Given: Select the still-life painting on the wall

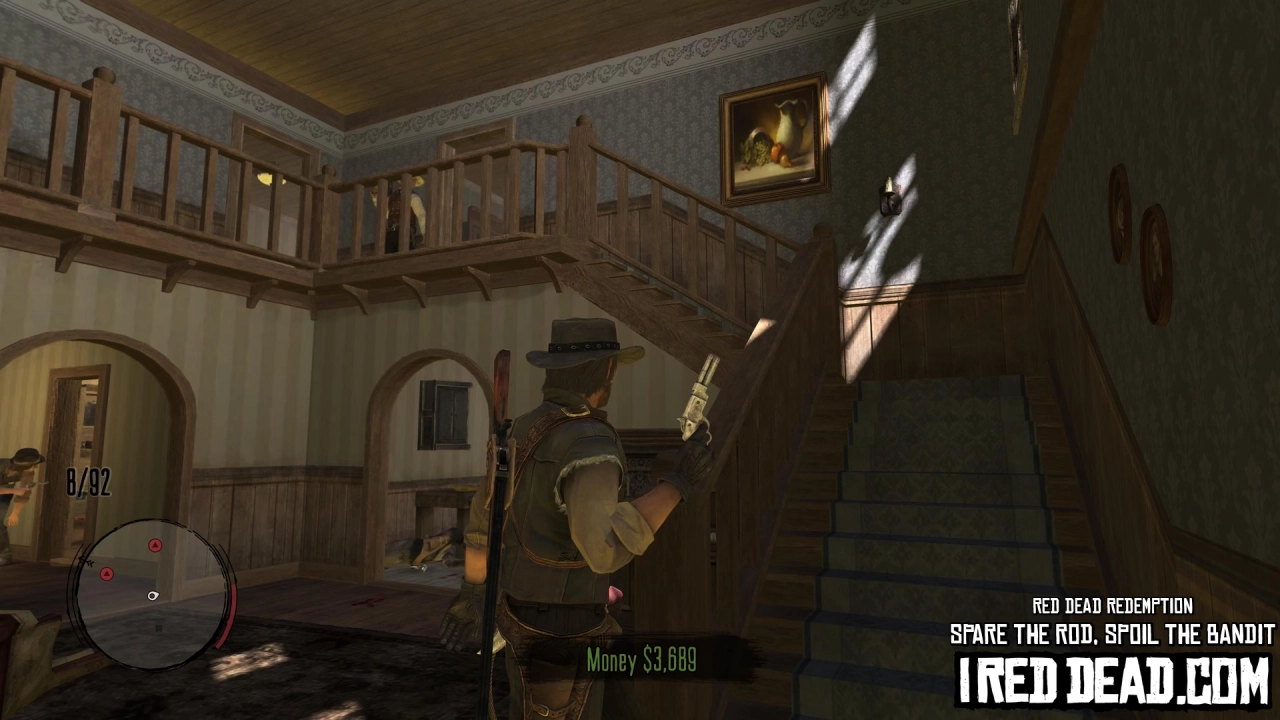Looking at the screenshot, I should point(776,136).
